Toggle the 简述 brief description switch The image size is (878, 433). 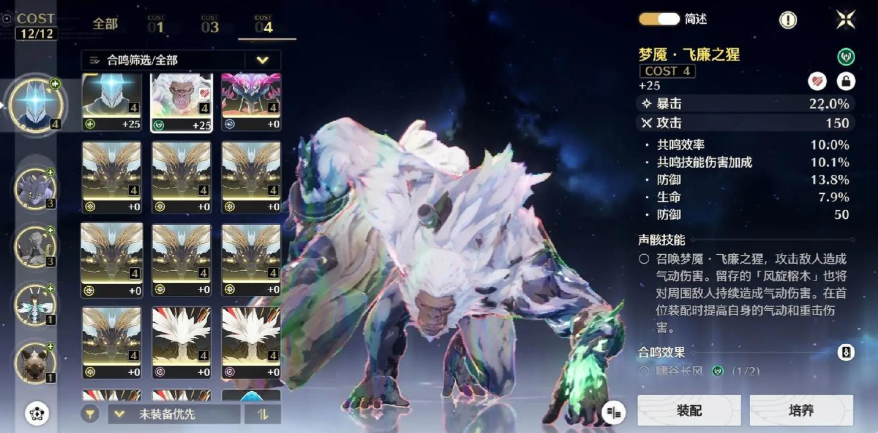[x=659, y=19]
